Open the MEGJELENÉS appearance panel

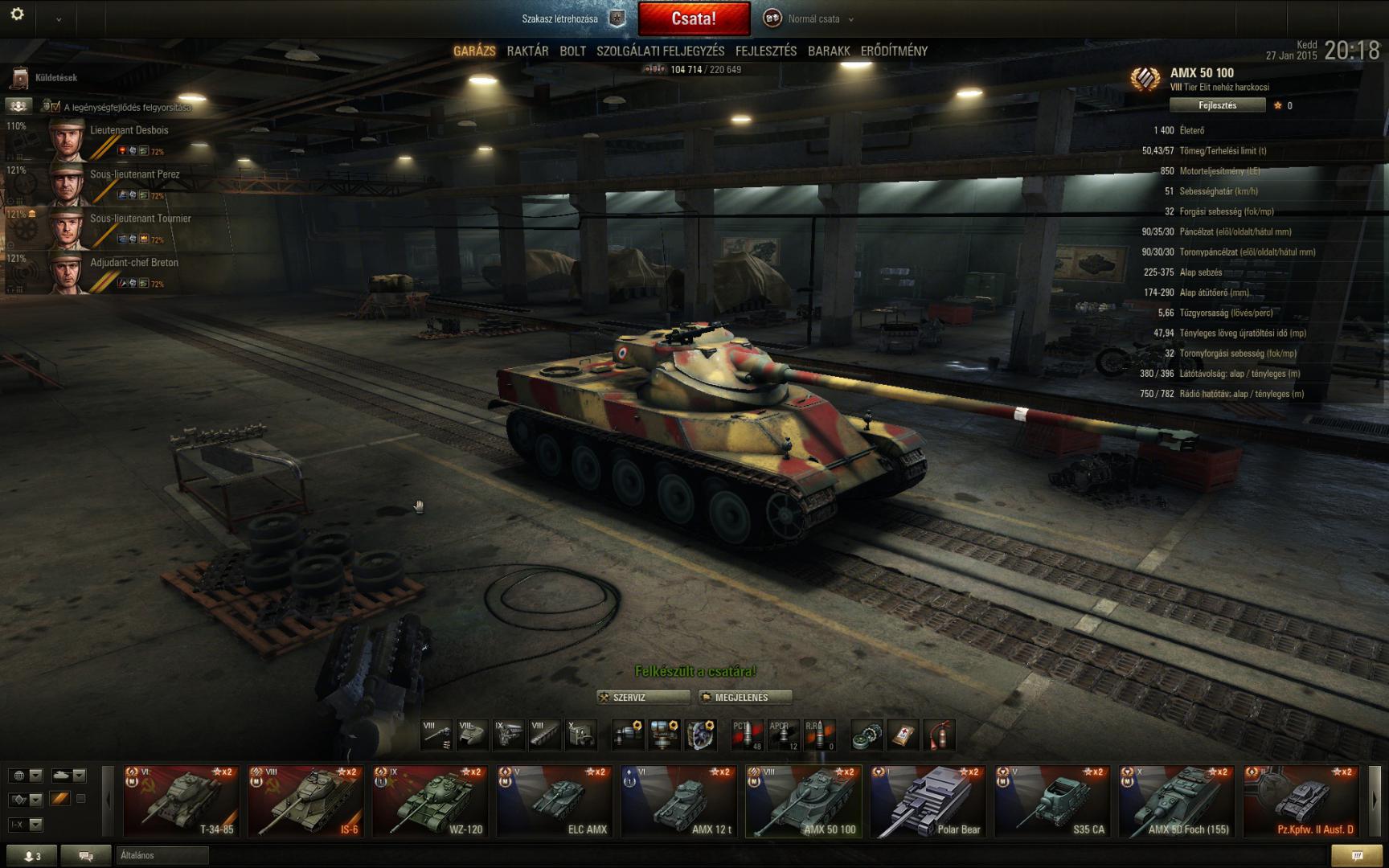[744, 698]
